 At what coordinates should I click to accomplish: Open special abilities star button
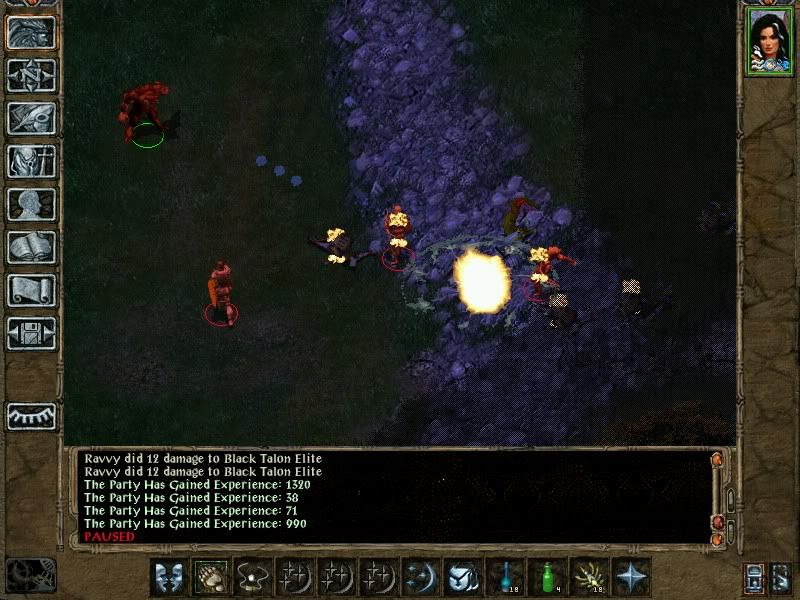pos(632,576)
